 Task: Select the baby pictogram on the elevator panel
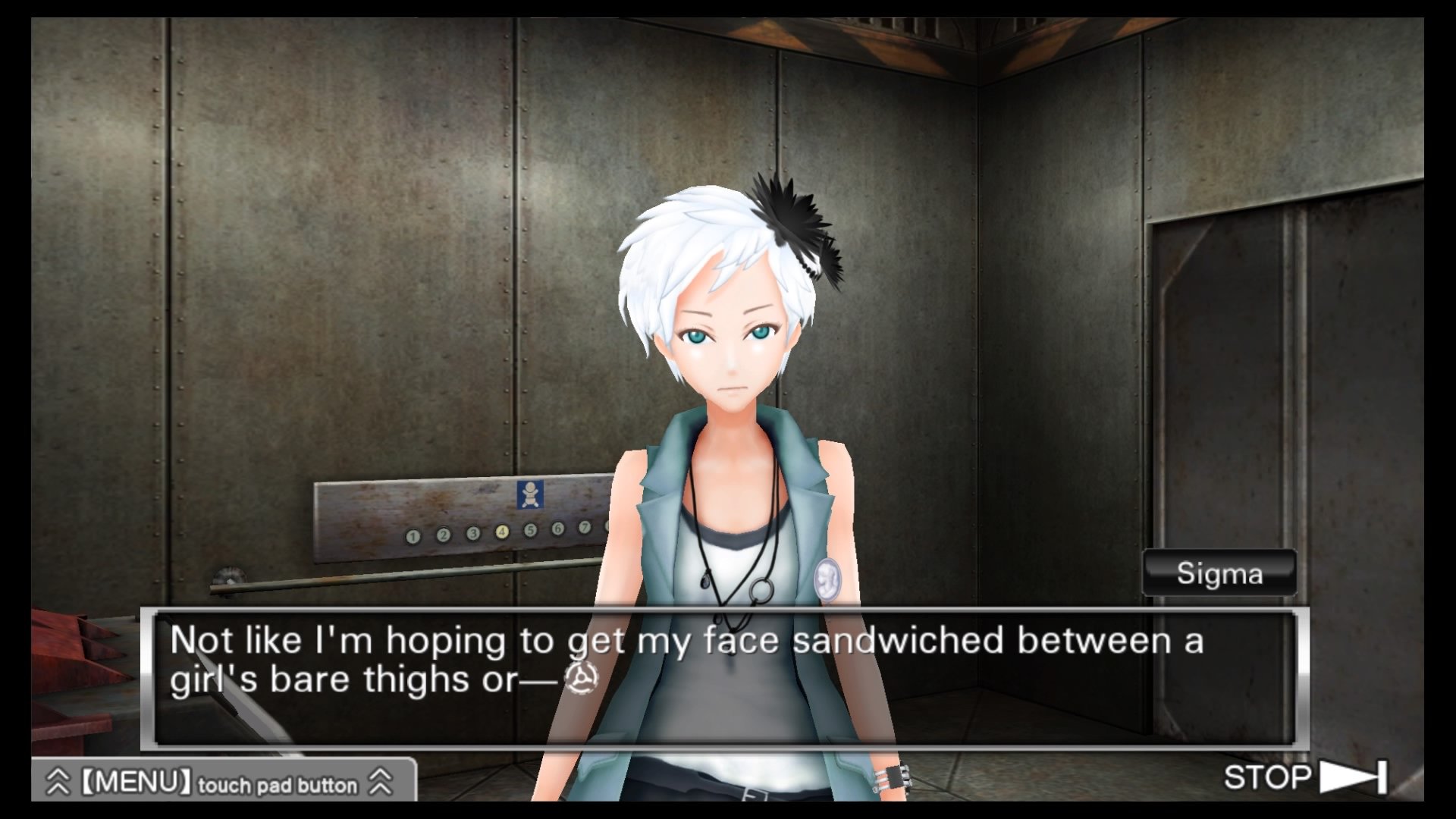[529, 496]
